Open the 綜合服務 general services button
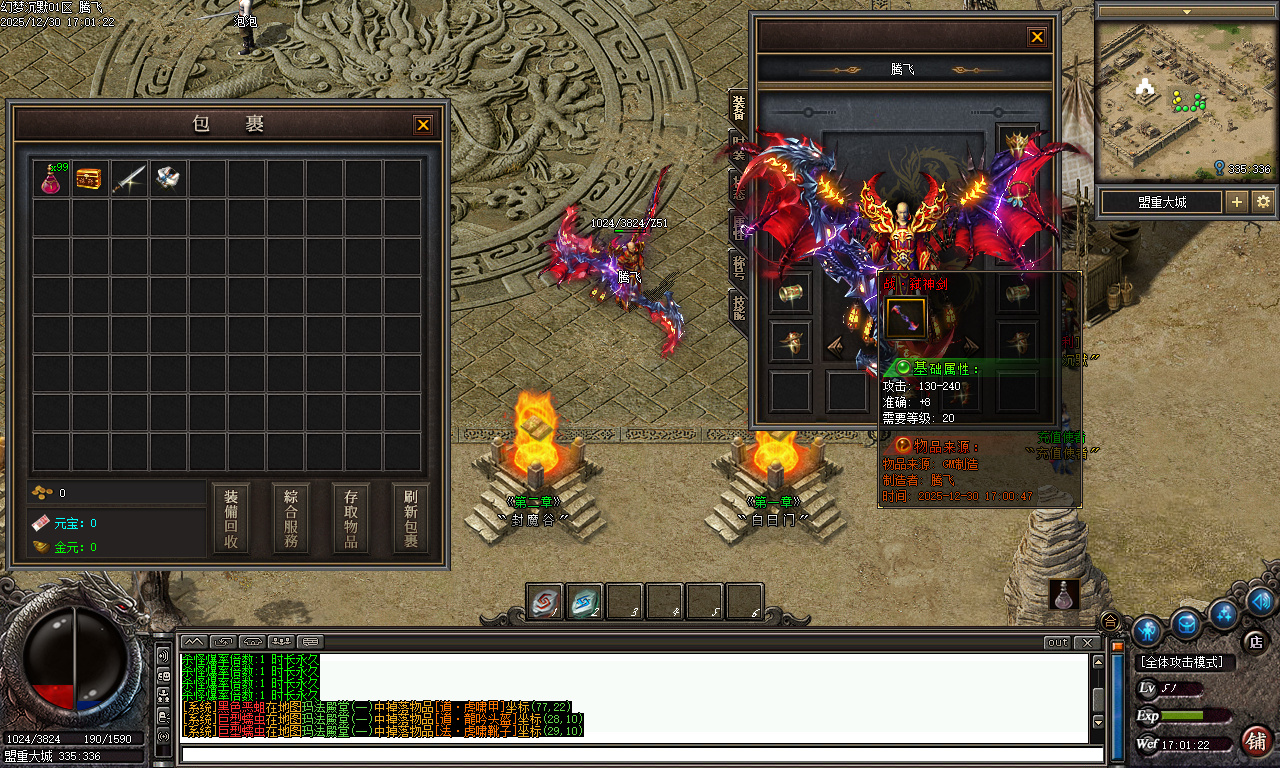 [x=291, y=519]
